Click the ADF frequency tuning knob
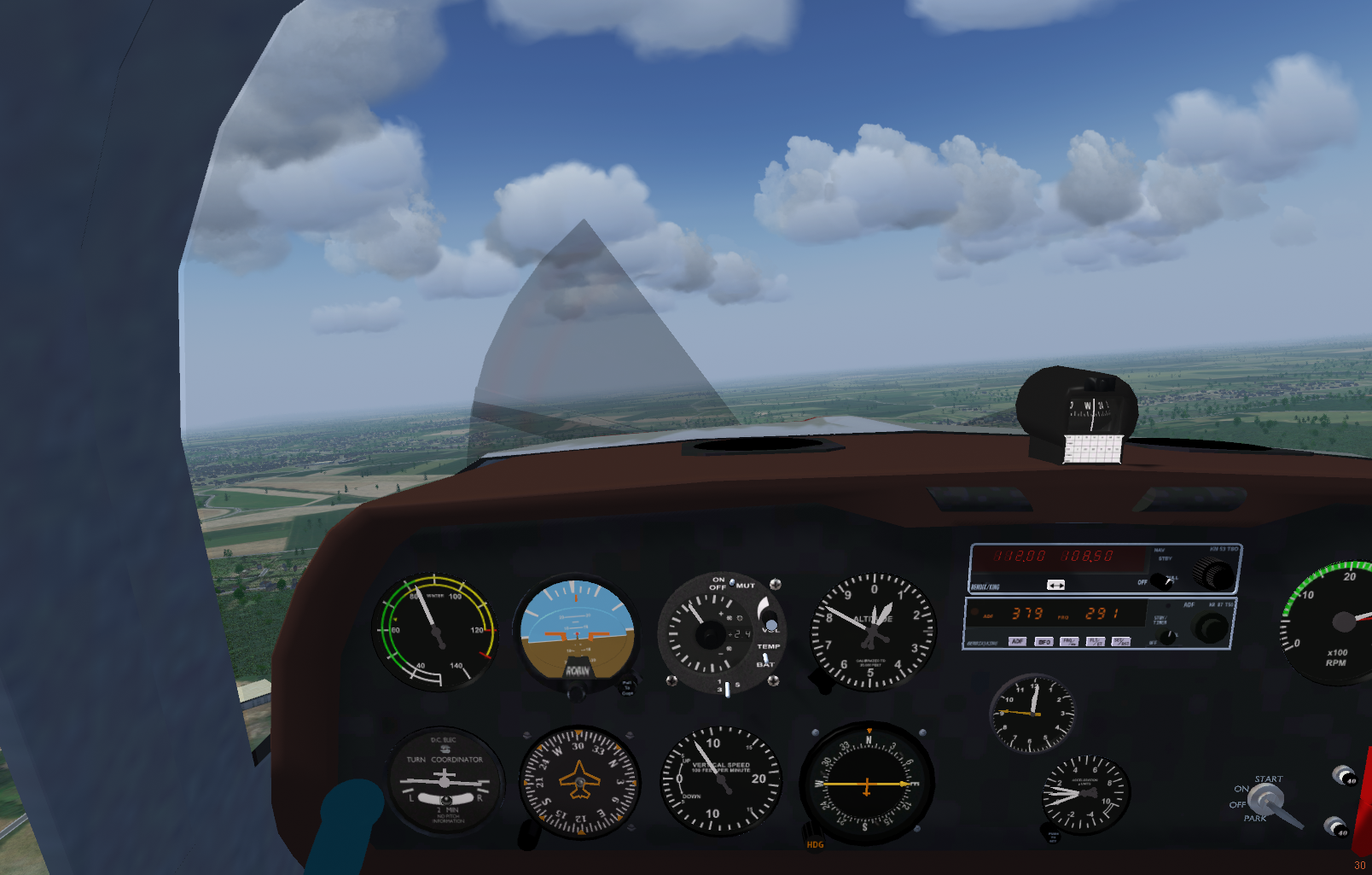Screen dimensions: 1372x875 pos(1209,628)
